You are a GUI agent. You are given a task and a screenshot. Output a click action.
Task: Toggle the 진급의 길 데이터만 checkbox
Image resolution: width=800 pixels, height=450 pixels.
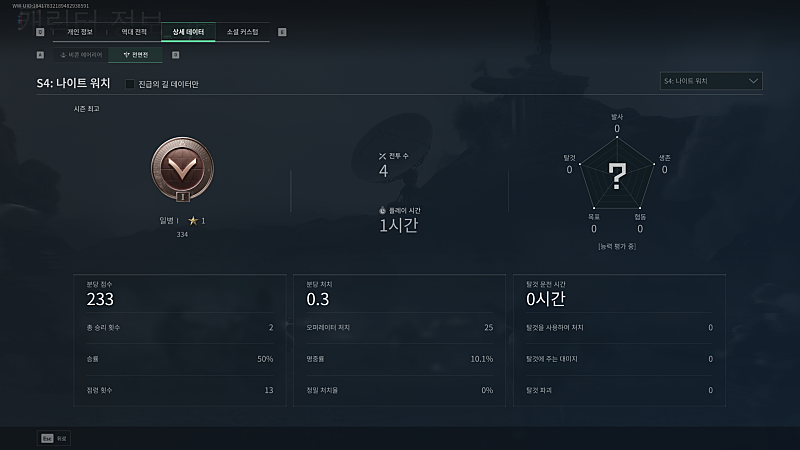click(131, 83)
